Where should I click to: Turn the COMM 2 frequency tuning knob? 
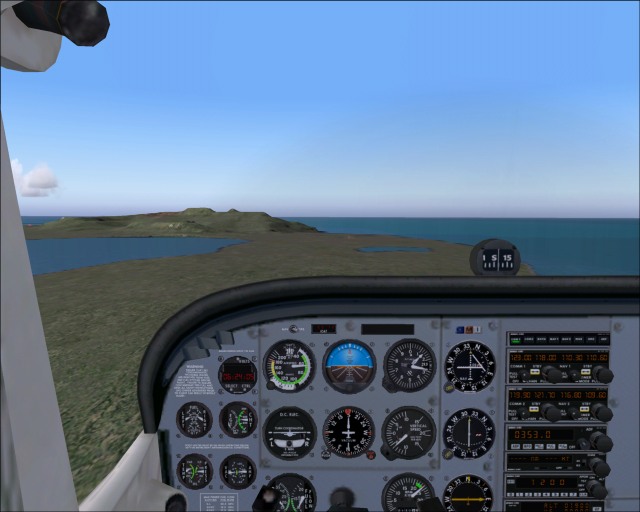tap(551, 411)
